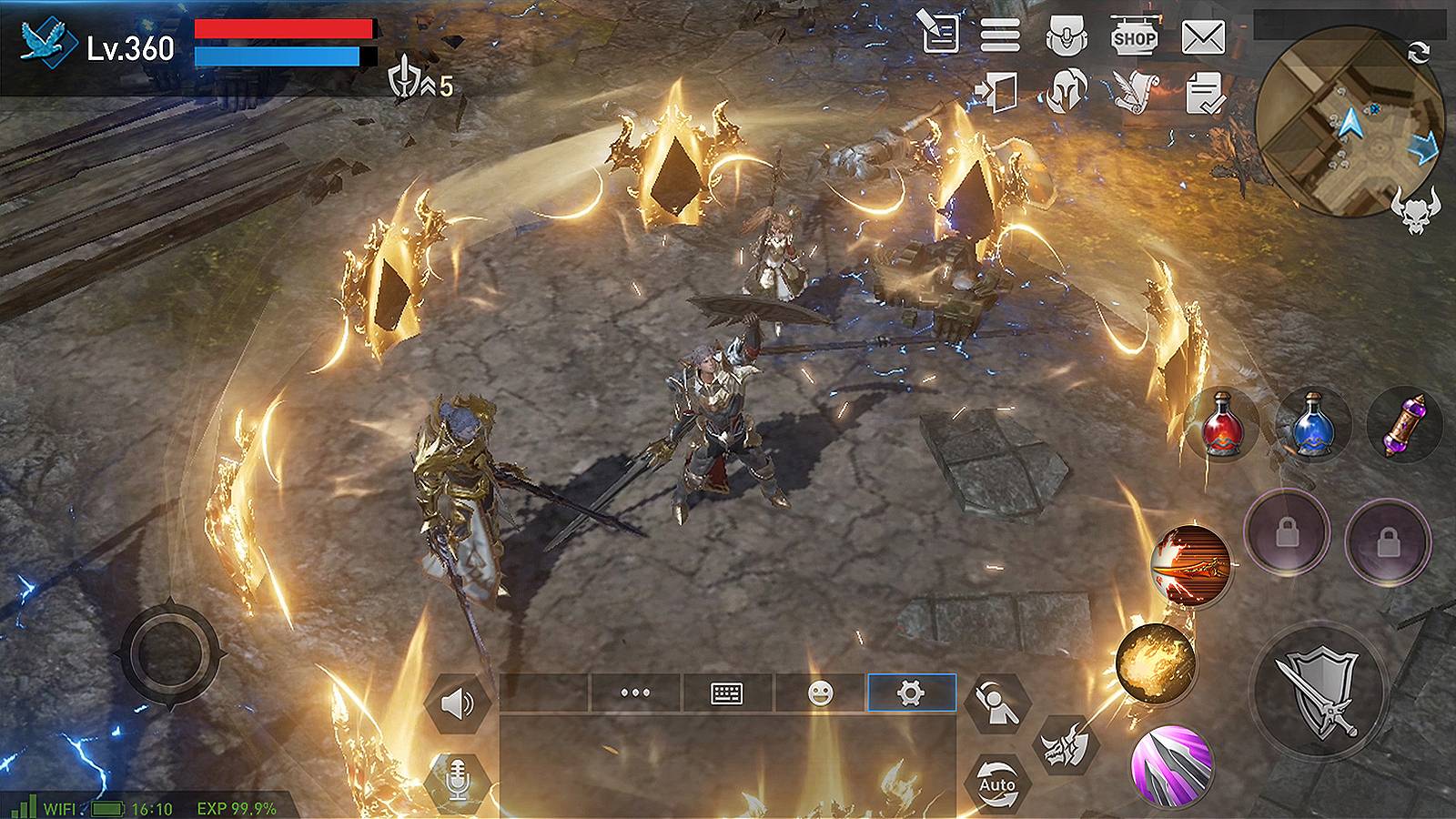Use the red health potion
Image resolution: width=1456 pixels, height=819 pixels.
click(1224, 423)
